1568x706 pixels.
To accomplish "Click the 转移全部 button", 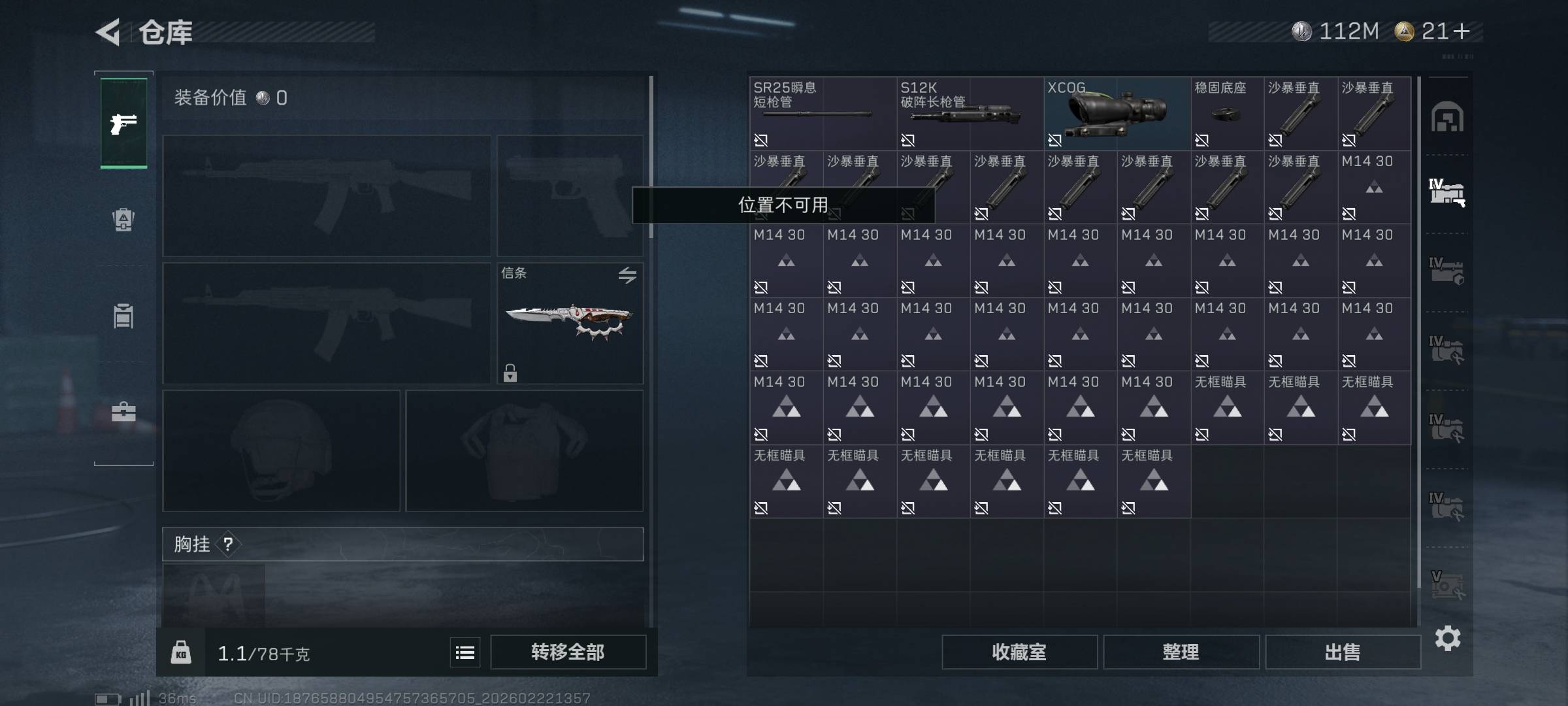I will click(568, 652).
